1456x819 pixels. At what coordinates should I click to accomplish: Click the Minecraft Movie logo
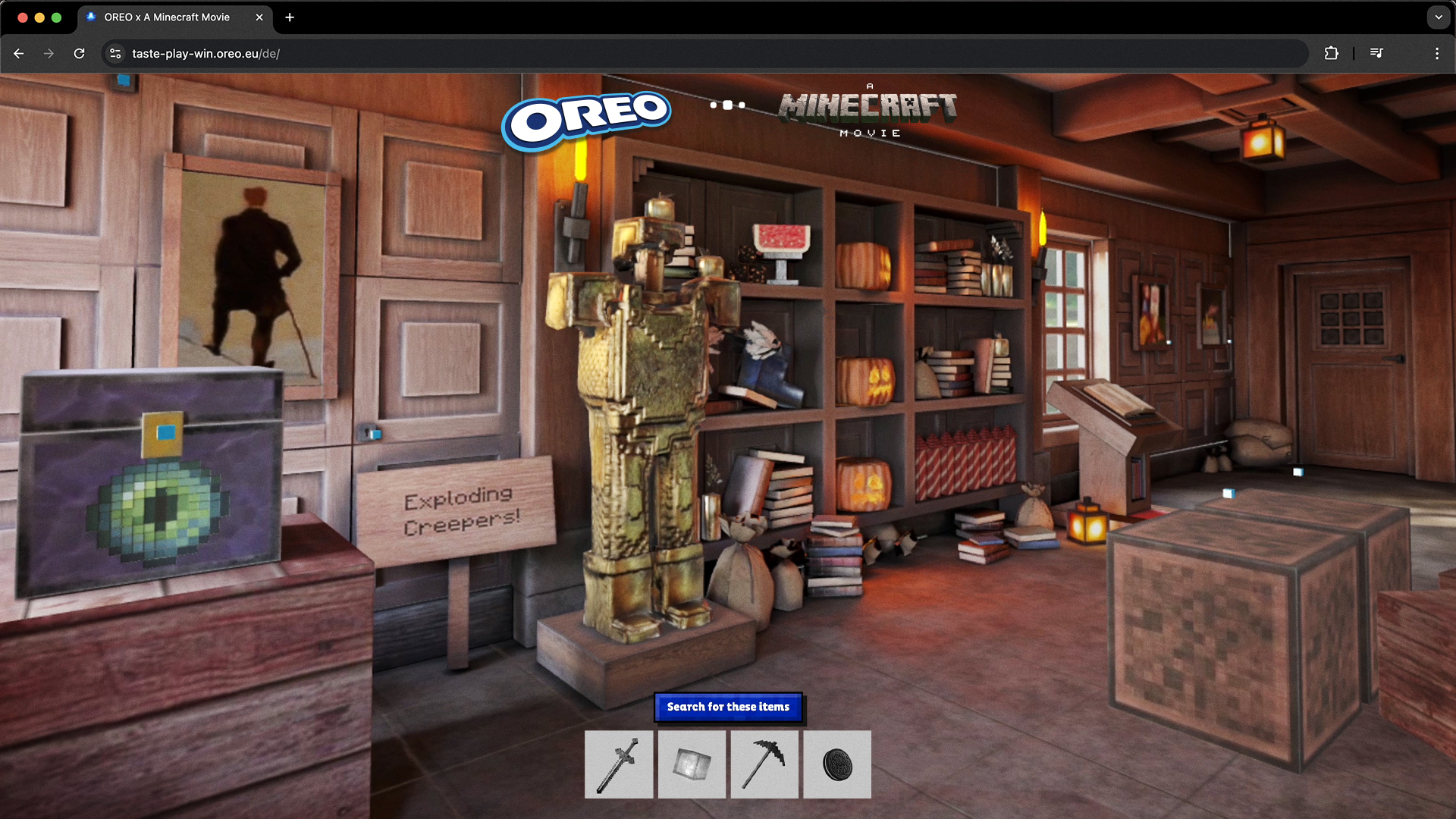[x=868, y=112]
